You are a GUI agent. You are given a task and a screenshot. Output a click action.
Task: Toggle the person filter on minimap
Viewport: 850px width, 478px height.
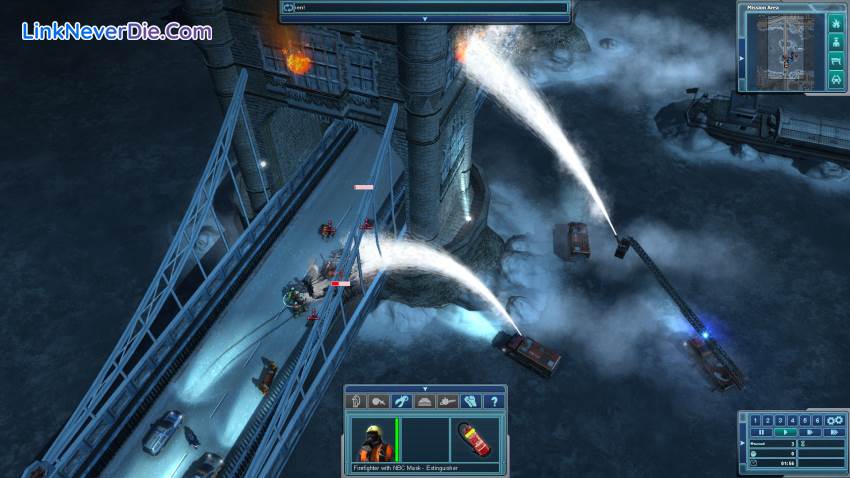tap(835, 42)
